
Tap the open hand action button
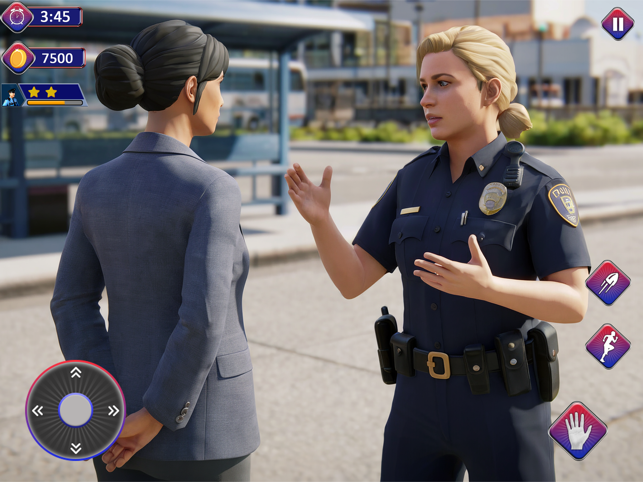pos(578,431)
